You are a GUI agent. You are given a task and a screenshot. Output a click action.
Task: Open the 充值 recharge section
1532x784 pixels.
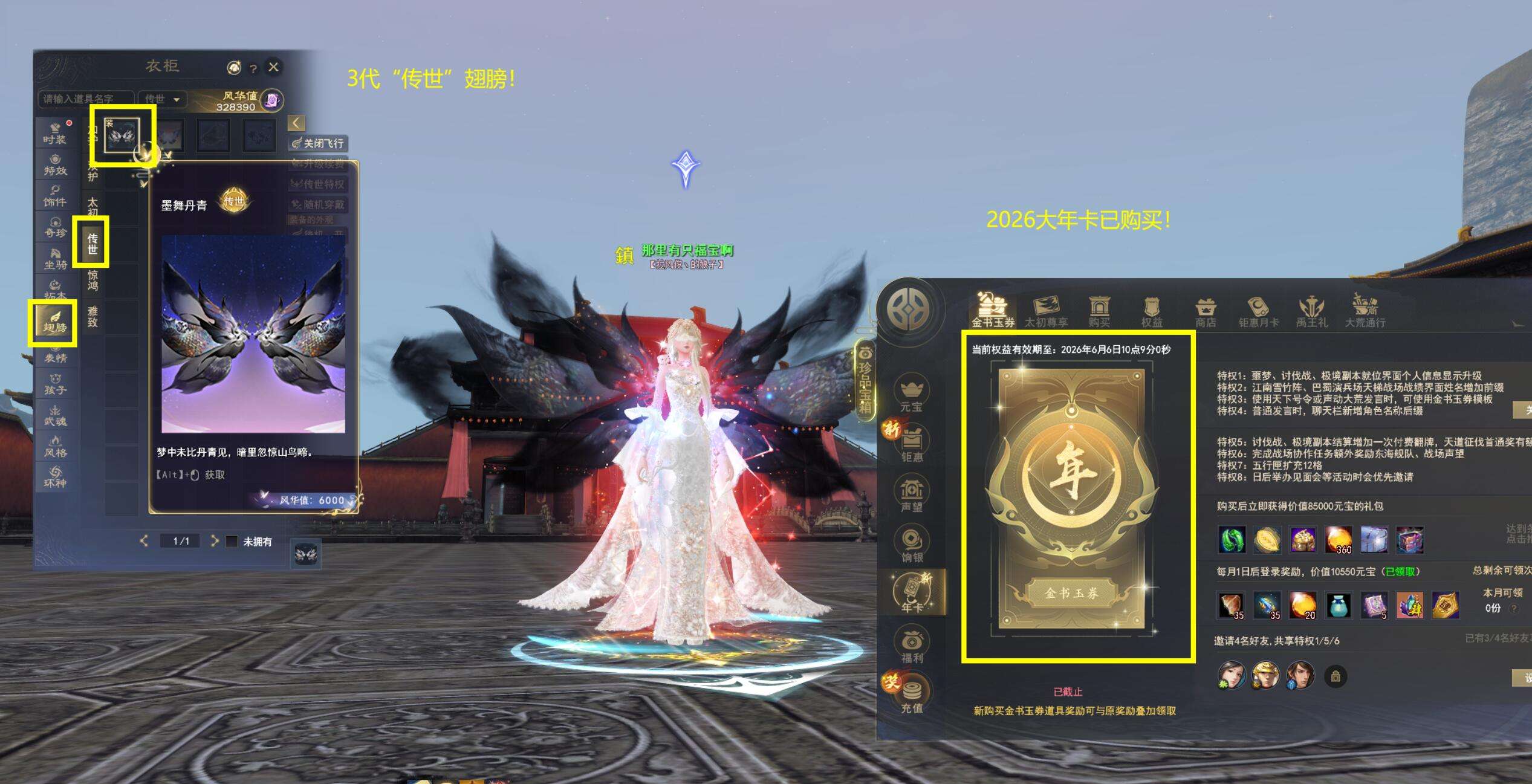point(912,695)
